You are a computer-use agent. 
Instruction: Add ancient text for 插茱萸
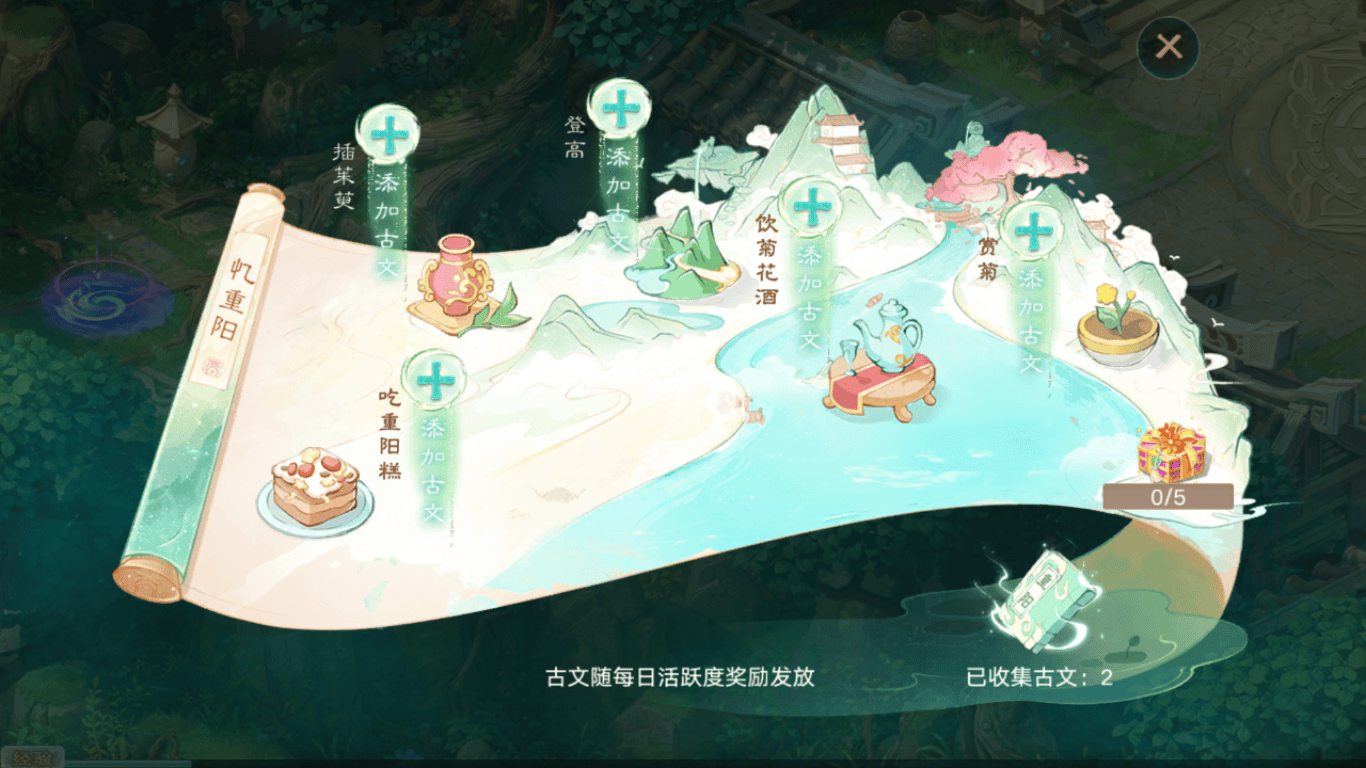tap(388, 134)
